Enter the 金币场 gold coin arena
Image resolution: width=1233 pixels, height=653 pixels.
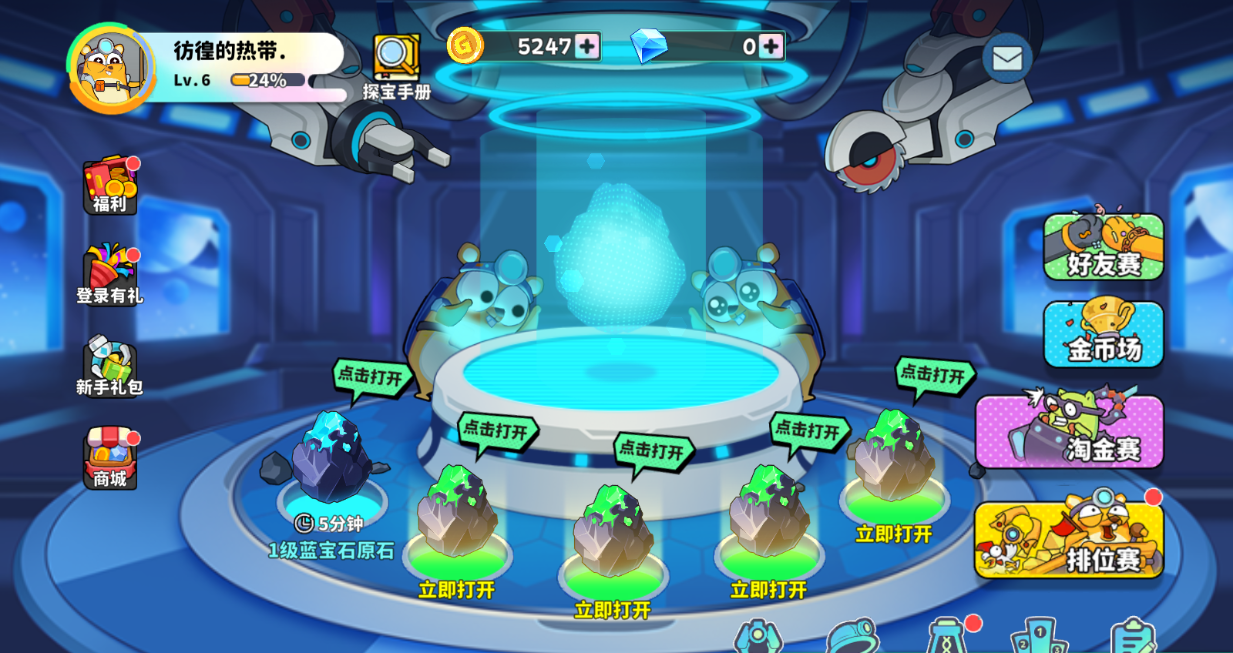click(x=1103, y=334)
